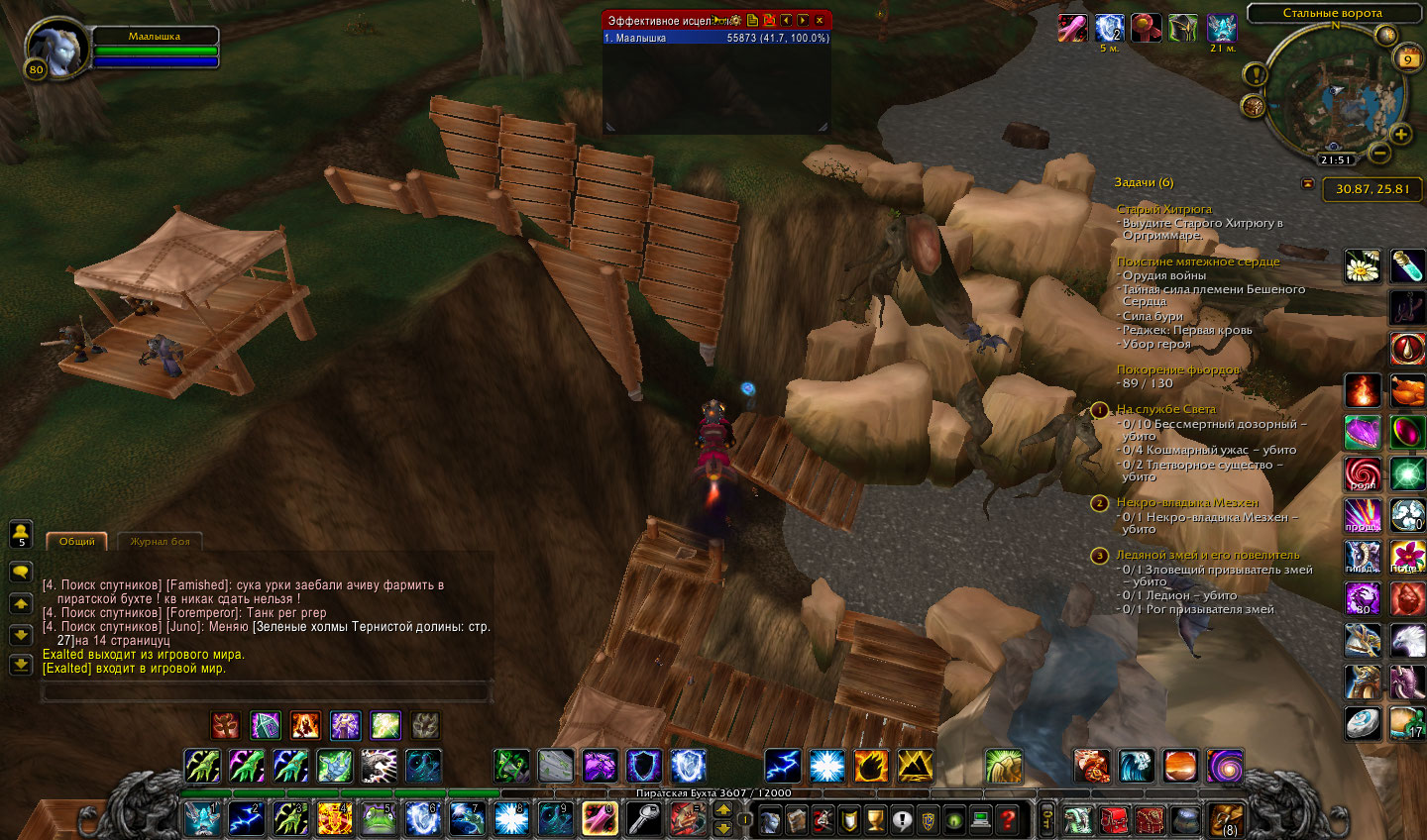The image size is (1427, 840).
Task: Click the player portrait of Маалышка
Action: coord(55,47)
